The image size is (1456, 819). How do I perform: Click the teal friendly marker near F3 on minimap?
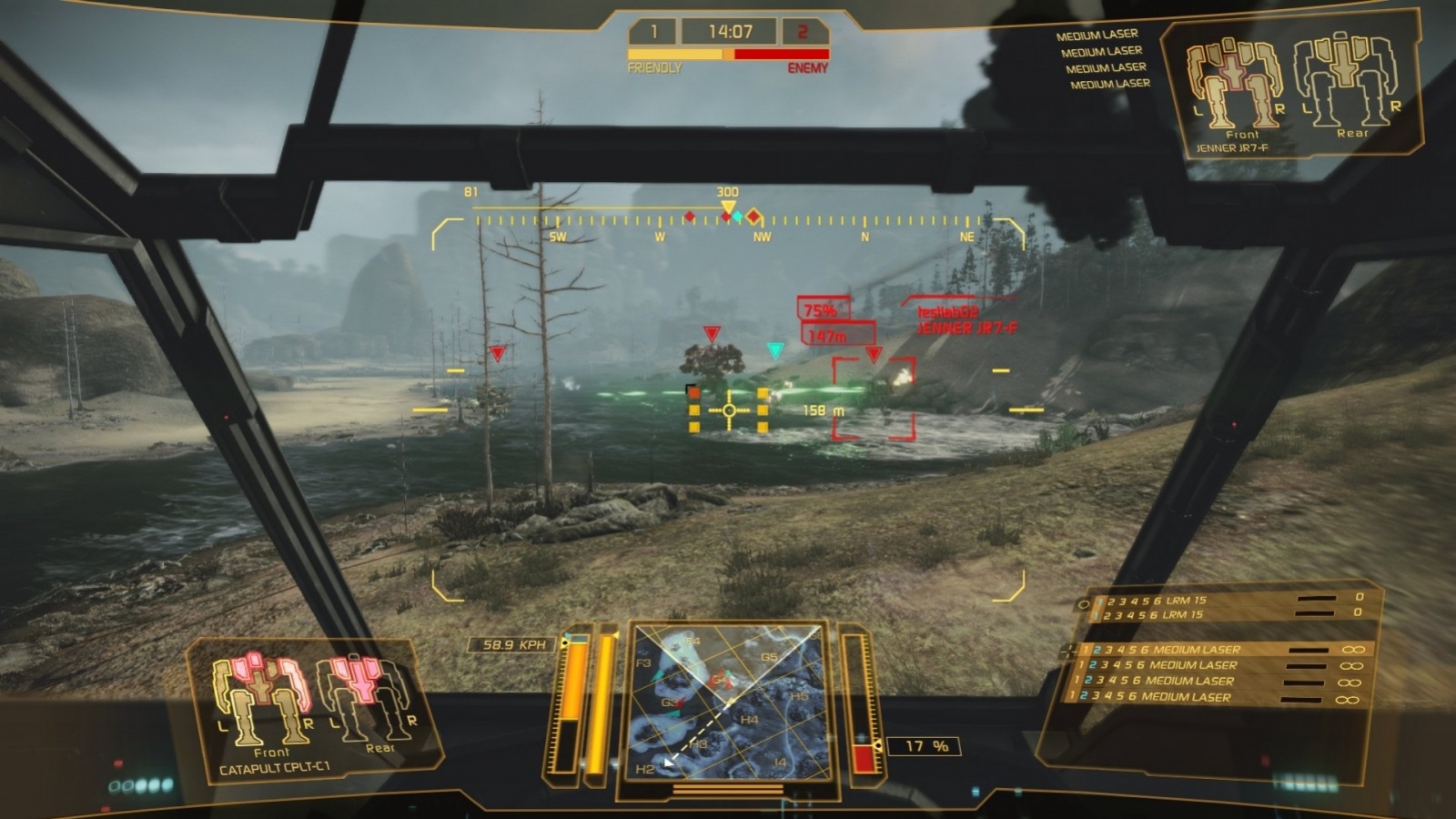click(657, 676)
